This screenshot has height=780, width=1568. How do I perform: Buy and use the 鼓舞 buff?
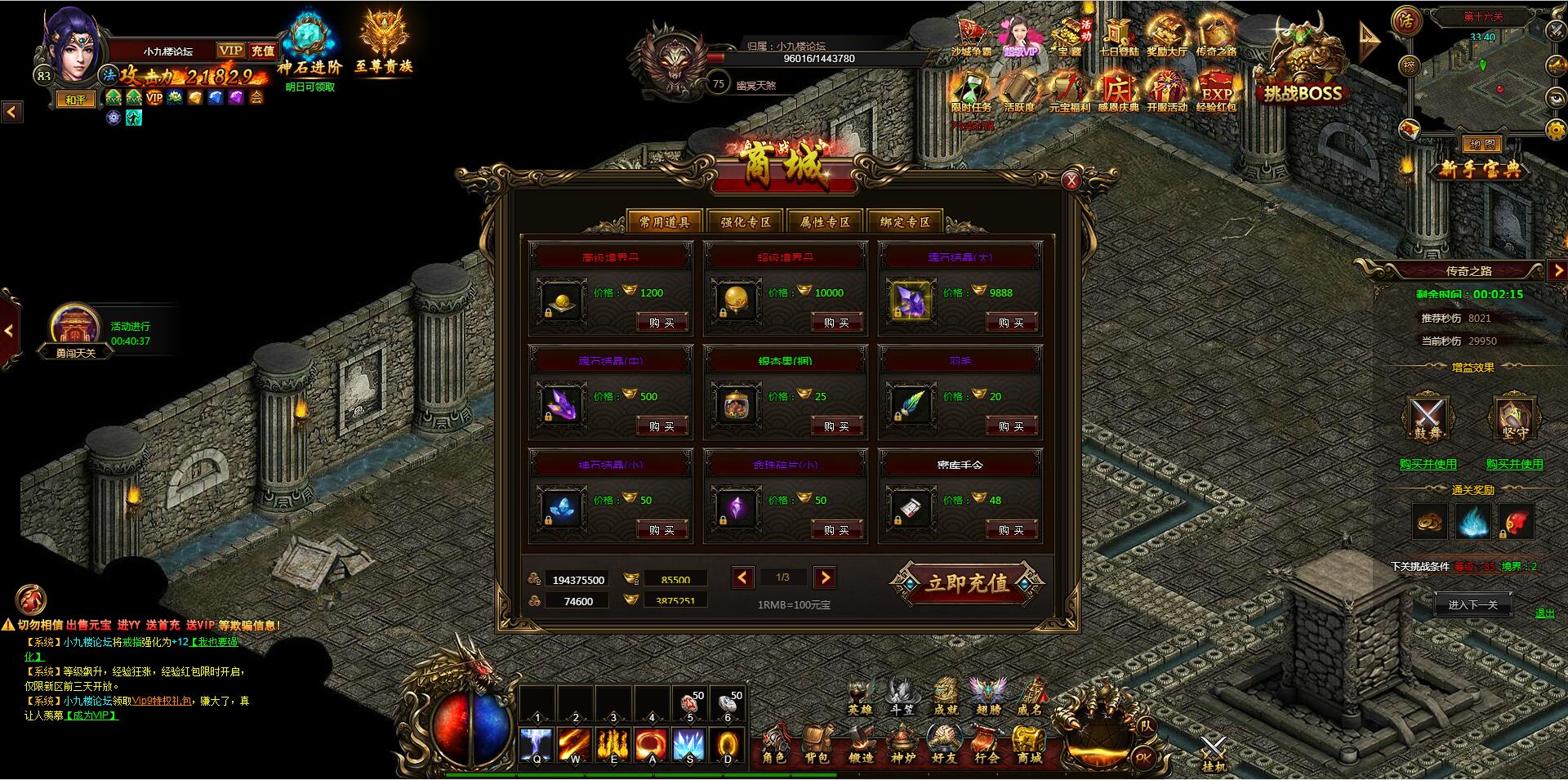click(1428, 464)
